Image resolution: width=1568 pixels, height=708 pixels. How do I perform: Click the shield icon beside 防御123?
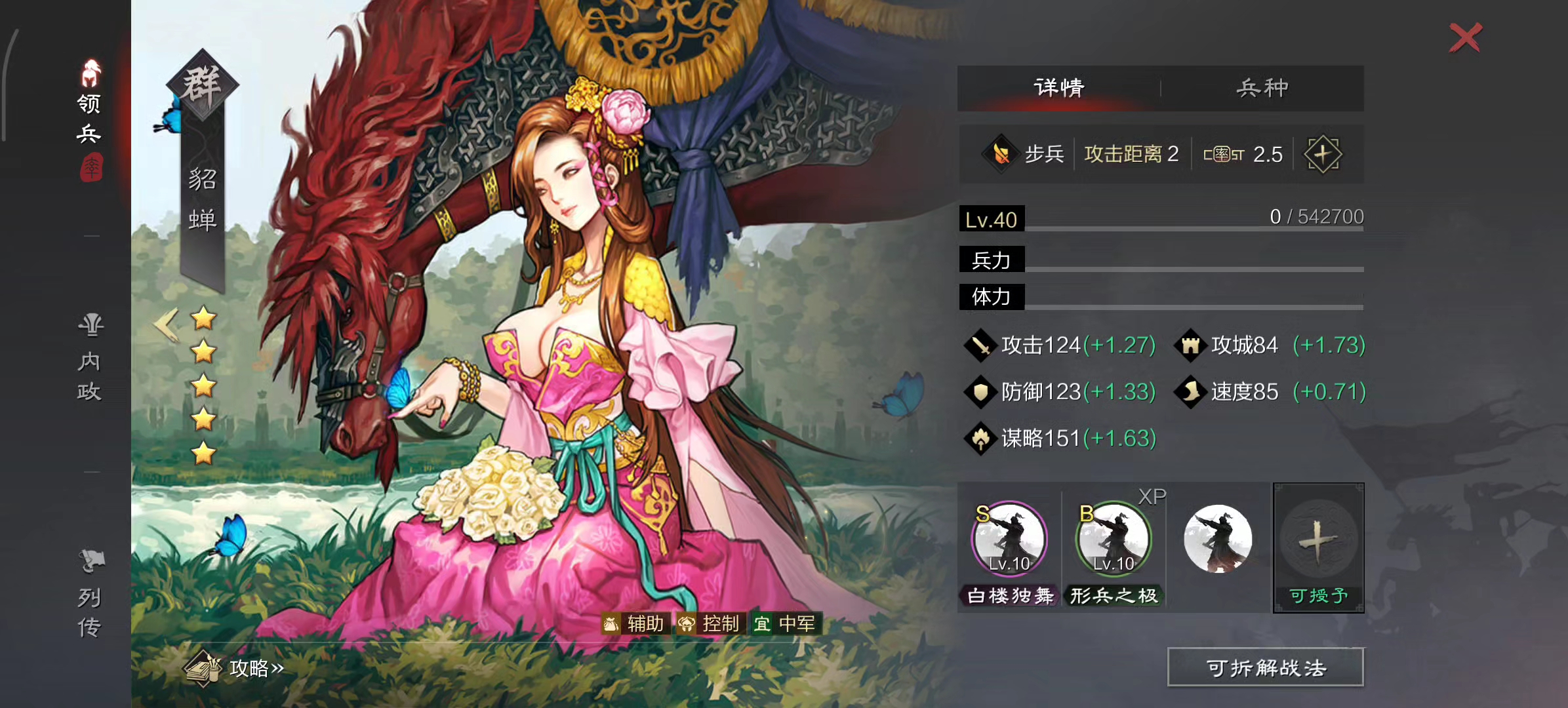tap(980, 391)
